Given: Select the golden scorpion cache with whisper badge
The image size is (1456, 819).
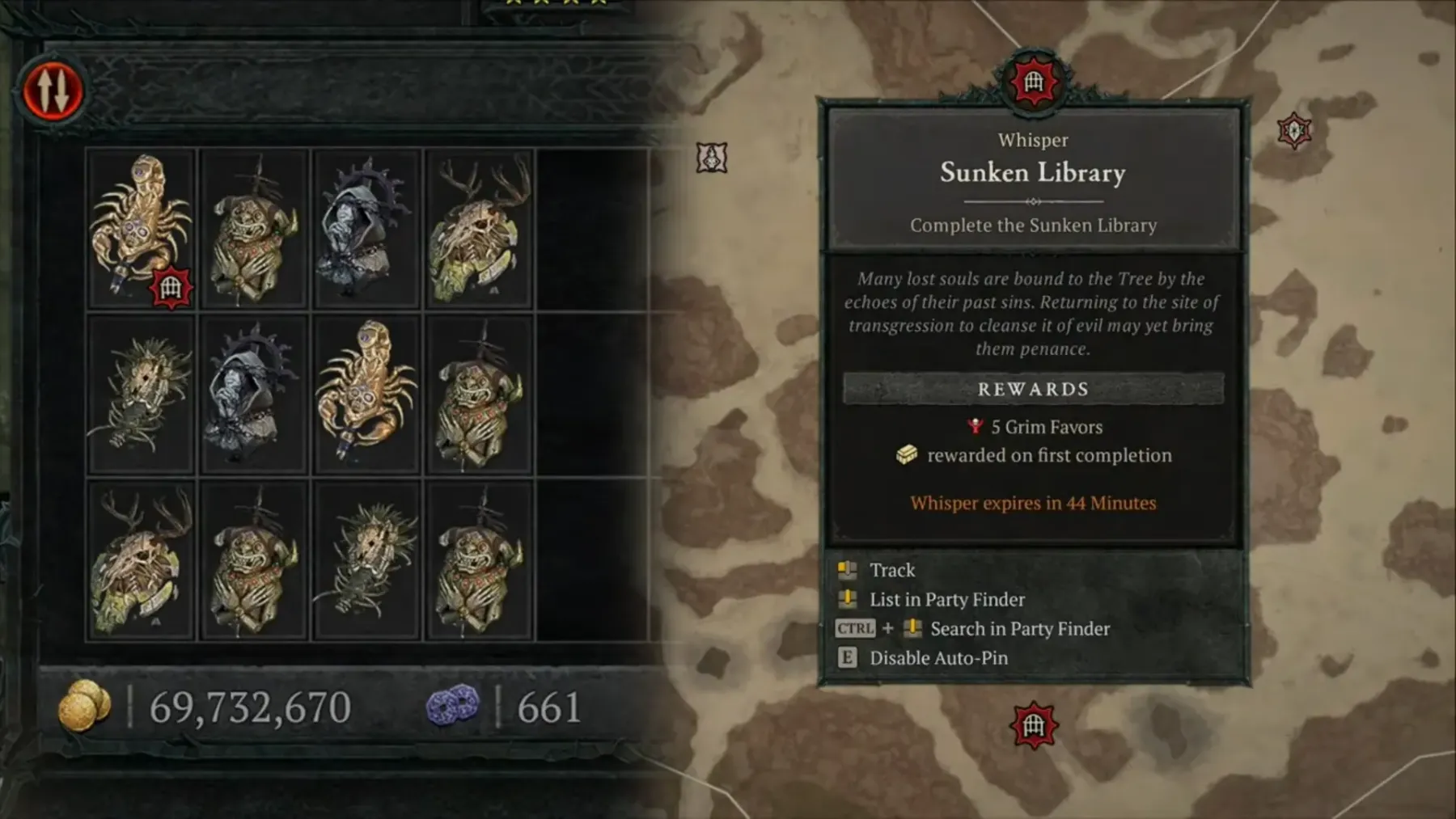Looking at the screenshot, I should click(141, 228).
